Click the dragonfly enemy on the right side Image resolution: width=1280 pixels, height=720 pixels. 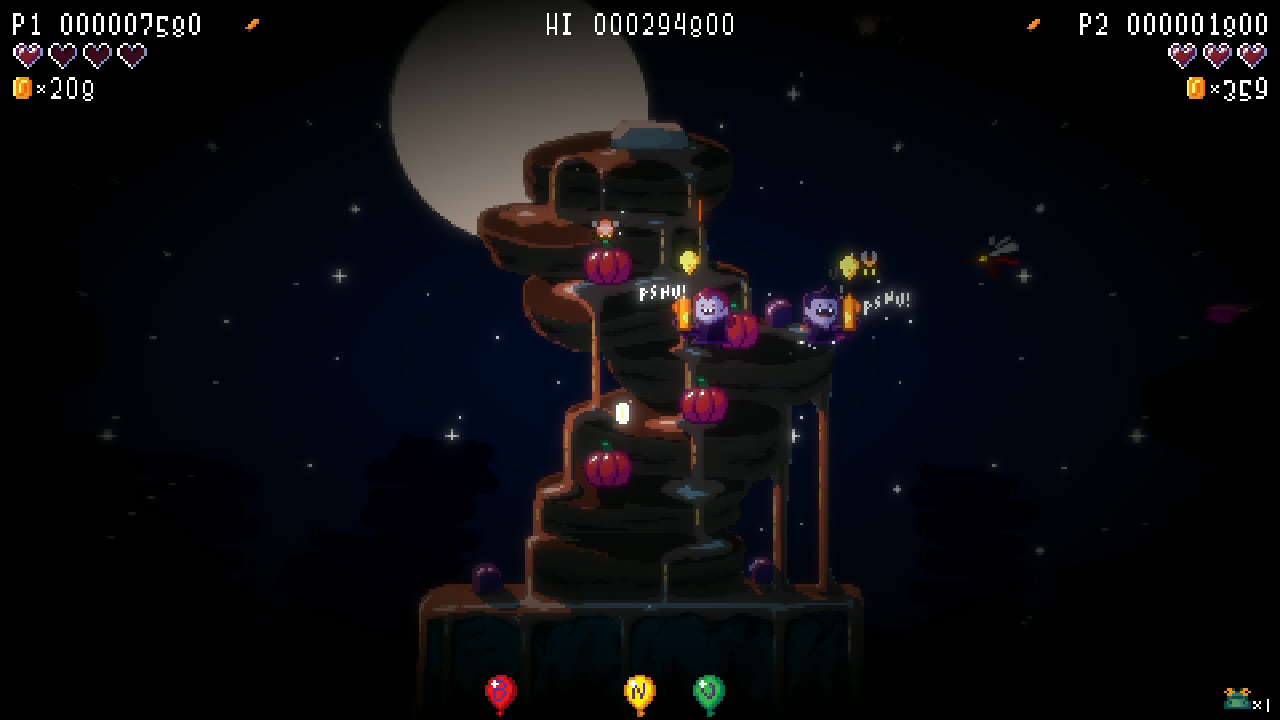click(x=995, y=255)
